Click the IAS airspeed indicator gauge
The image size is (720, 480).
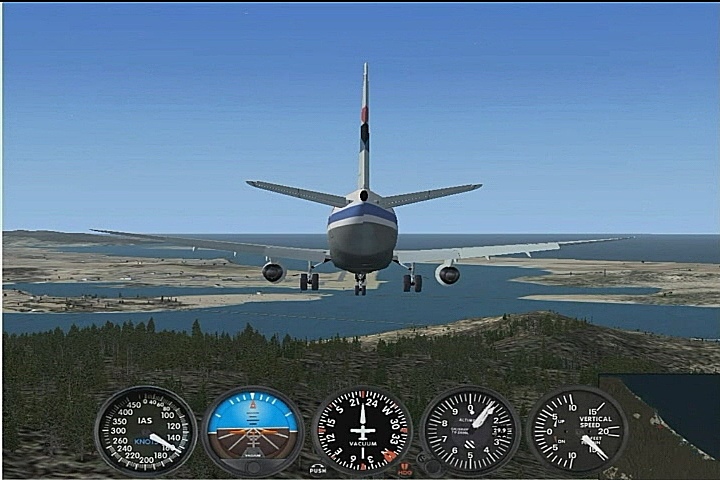146,431
